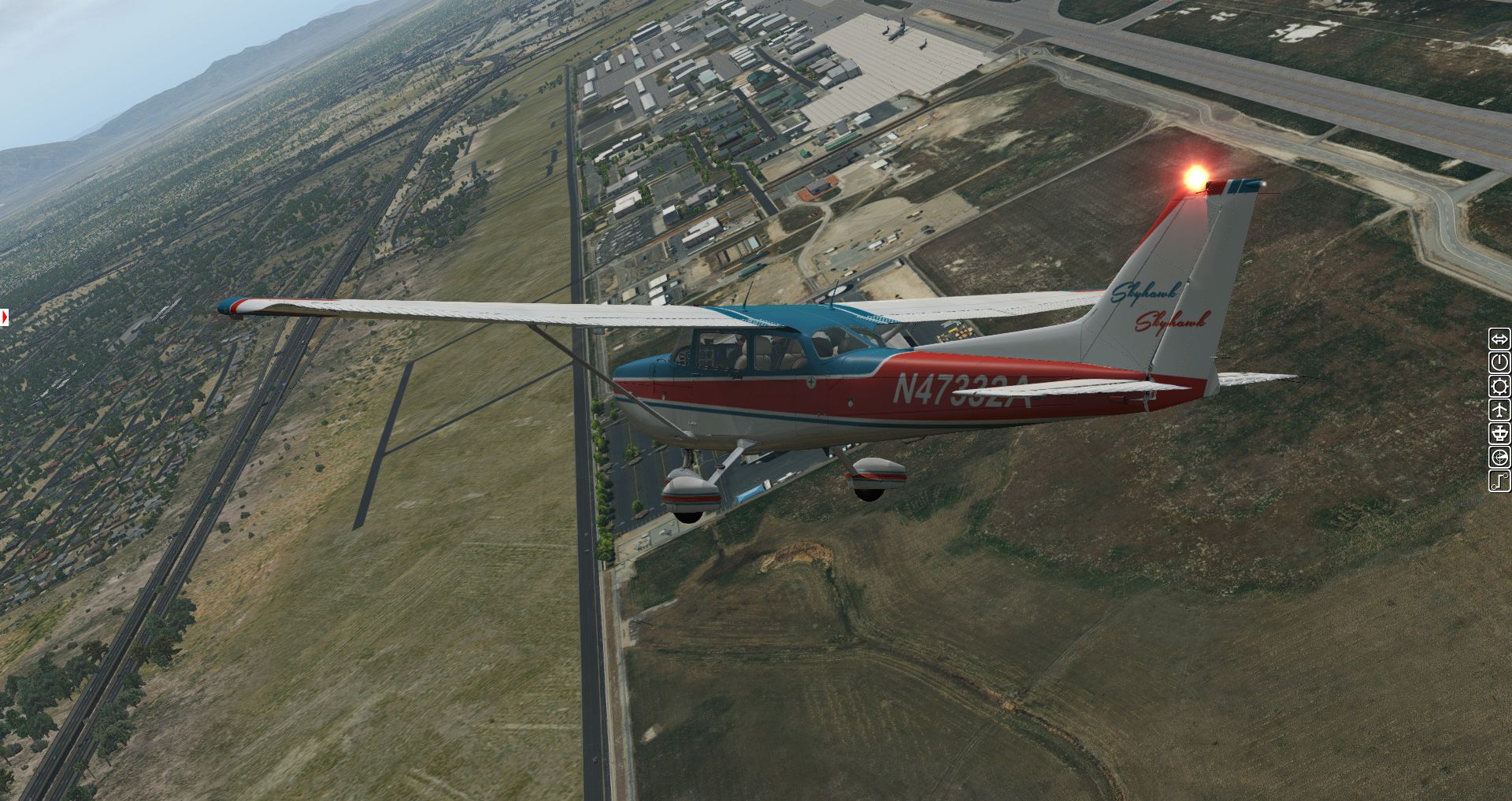Click the double-headed arrow toolbar icon

(x=1499, y=339)
